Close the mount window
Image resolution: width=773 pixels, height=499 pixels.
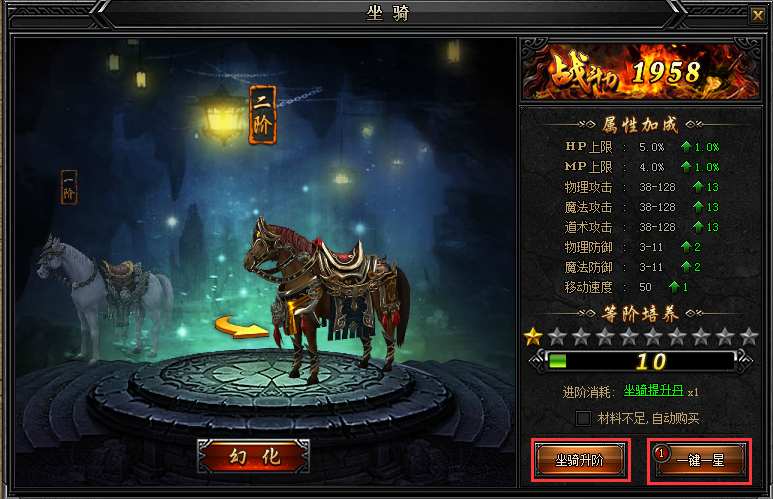756,15
